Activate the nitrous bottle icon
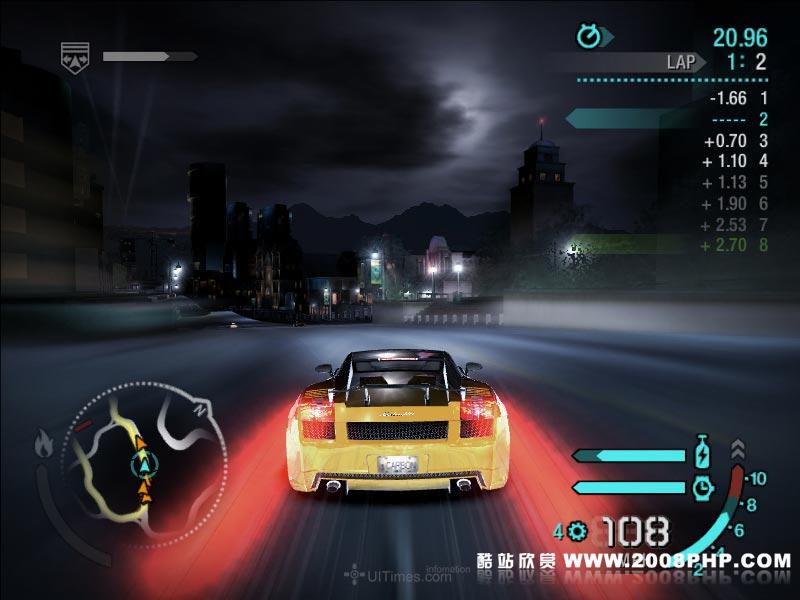Viewport: 800px width, 600px height. [702, 454]
